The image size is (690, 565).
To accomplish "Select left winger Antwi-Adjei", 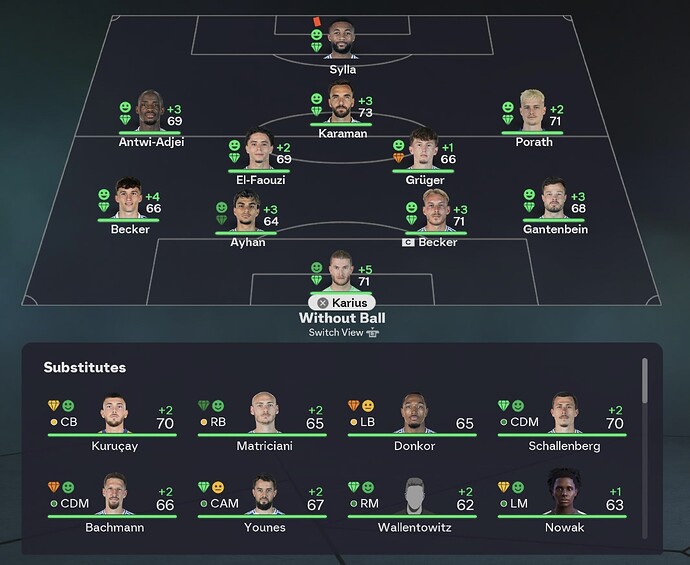I will point(149,112).
